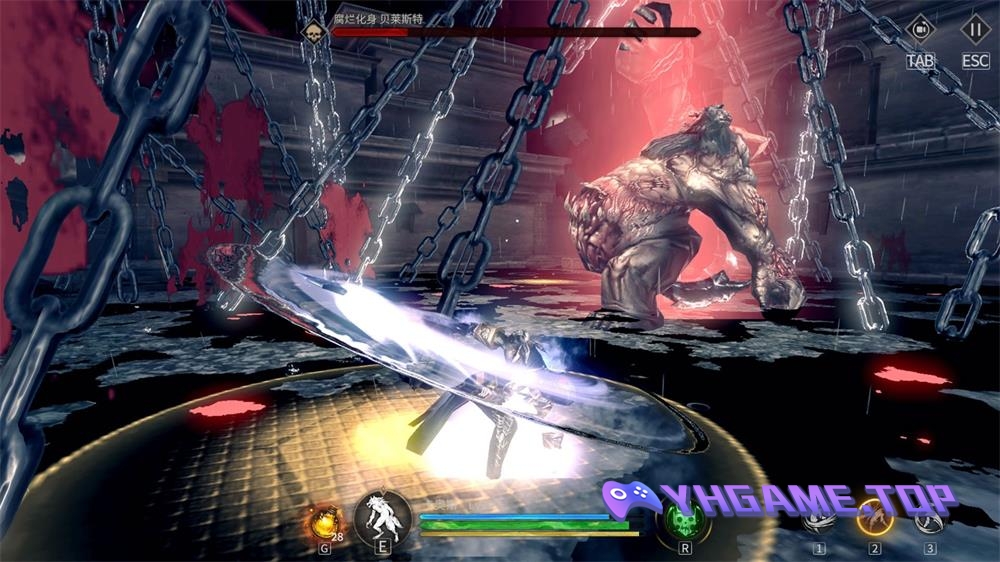Choose the third skill above number 3

point(930,518)
